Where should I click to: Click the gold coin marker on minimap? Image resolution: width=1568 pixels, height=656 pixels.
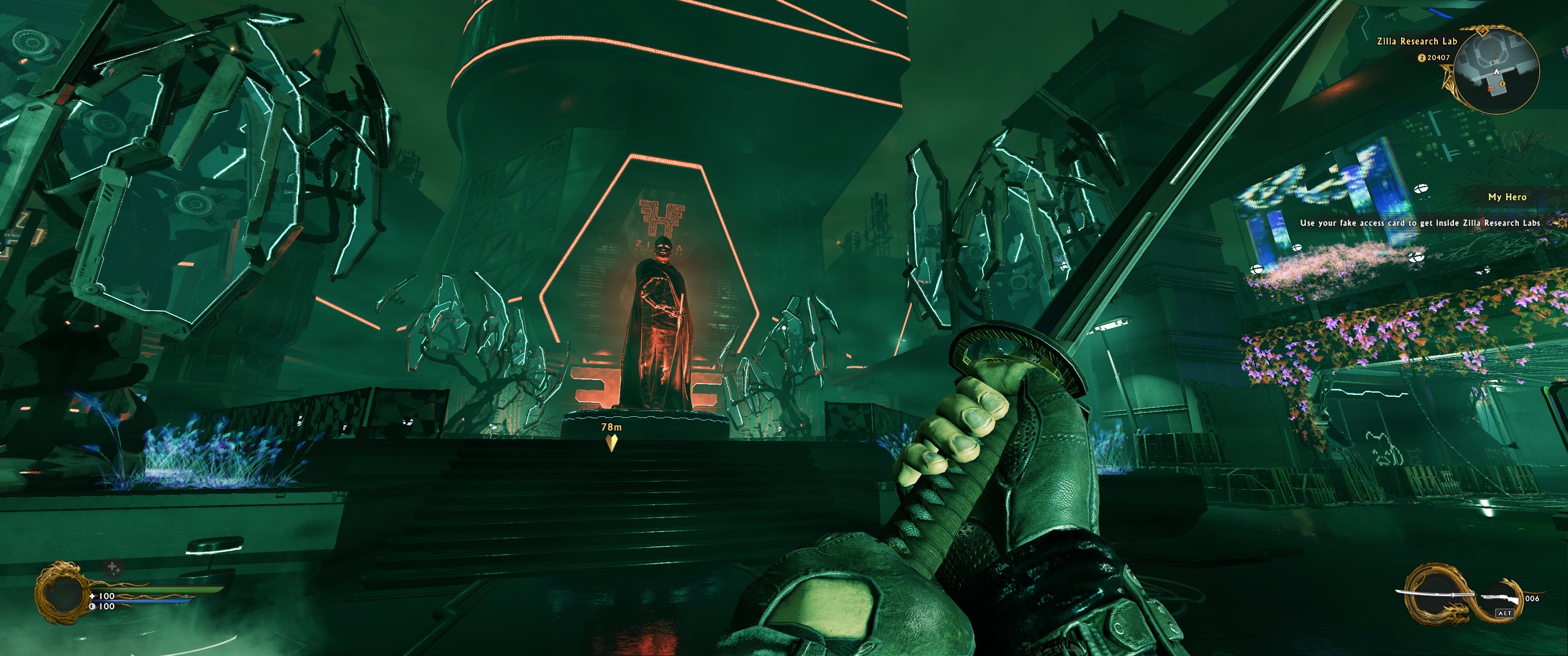pos(1502,83)
